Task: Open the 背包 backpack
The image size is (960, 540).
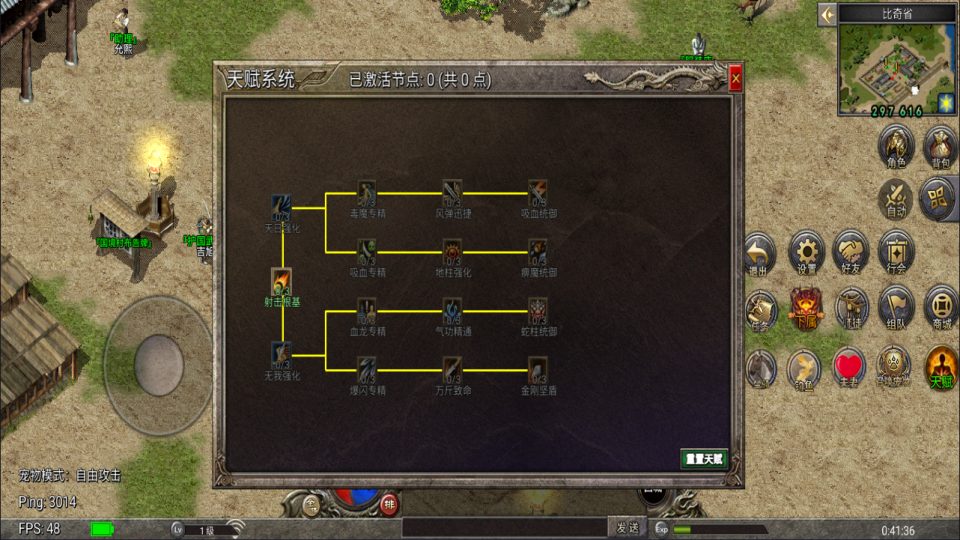Action: (940, 147)
